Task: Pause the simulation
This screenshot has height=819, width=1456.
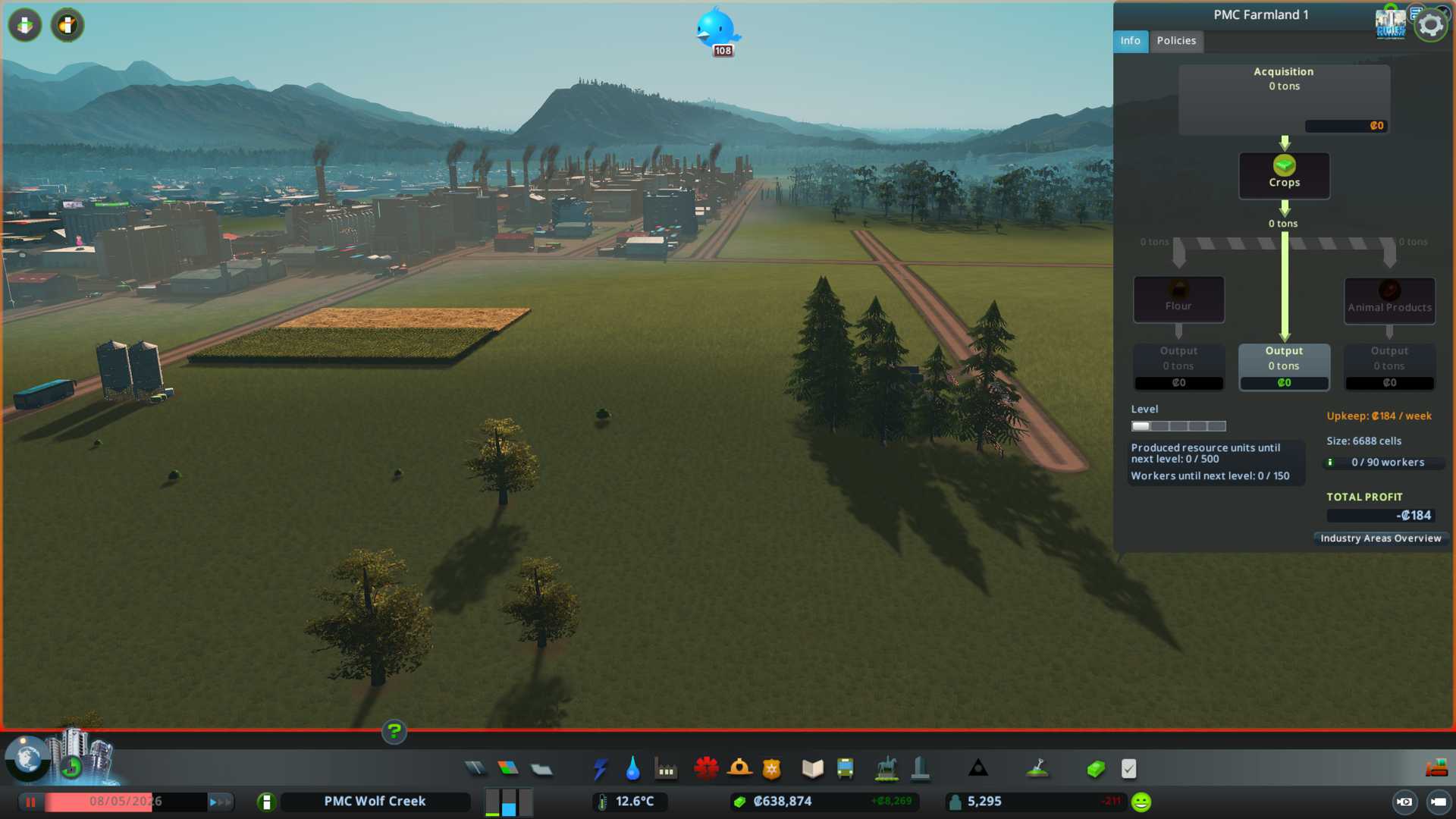Action: tap(31, 802)
